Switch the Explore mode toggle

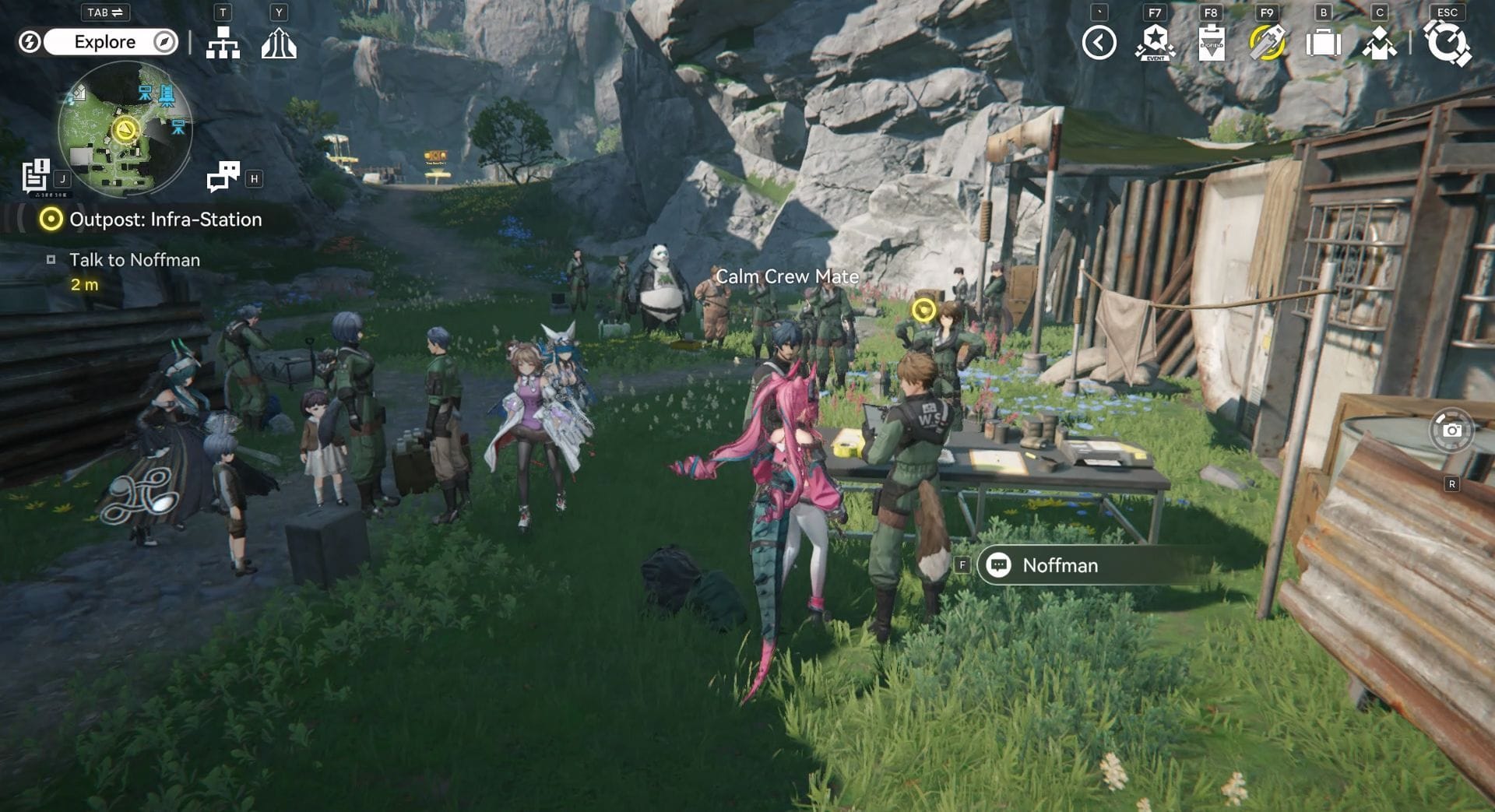coord(104,42)
